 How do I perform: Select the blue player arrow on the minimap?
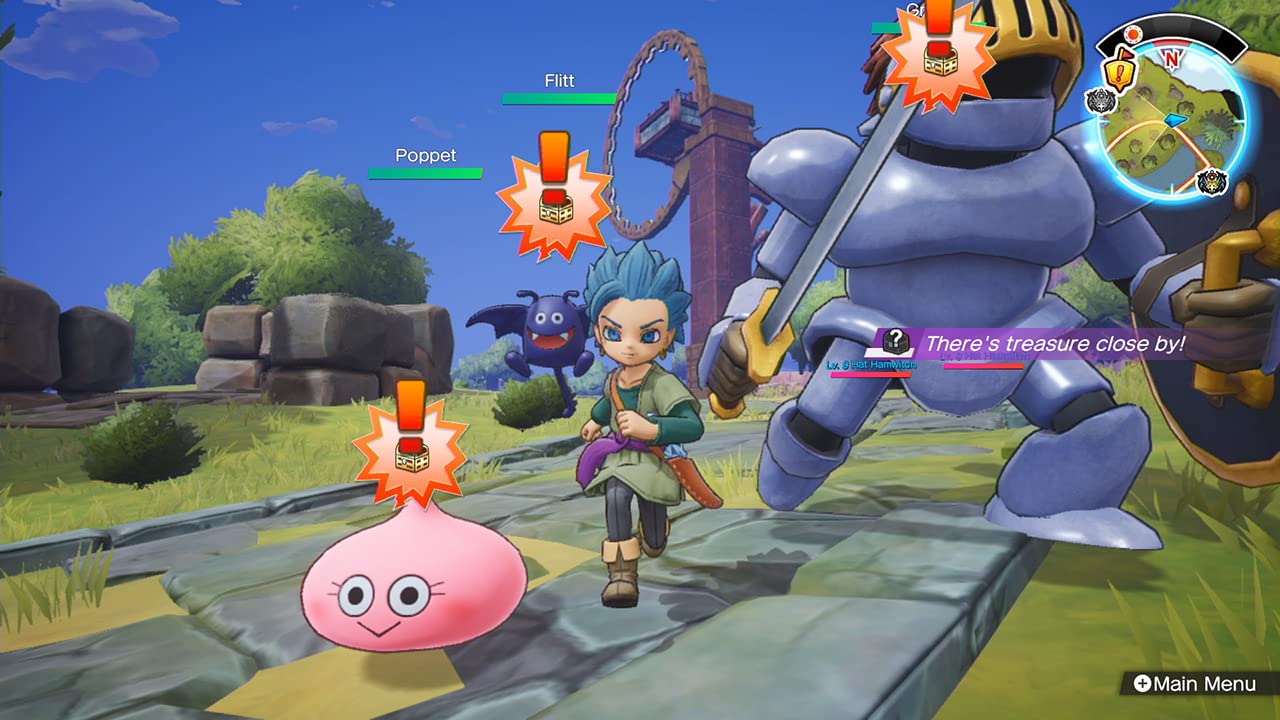(x=1174, y=120)
